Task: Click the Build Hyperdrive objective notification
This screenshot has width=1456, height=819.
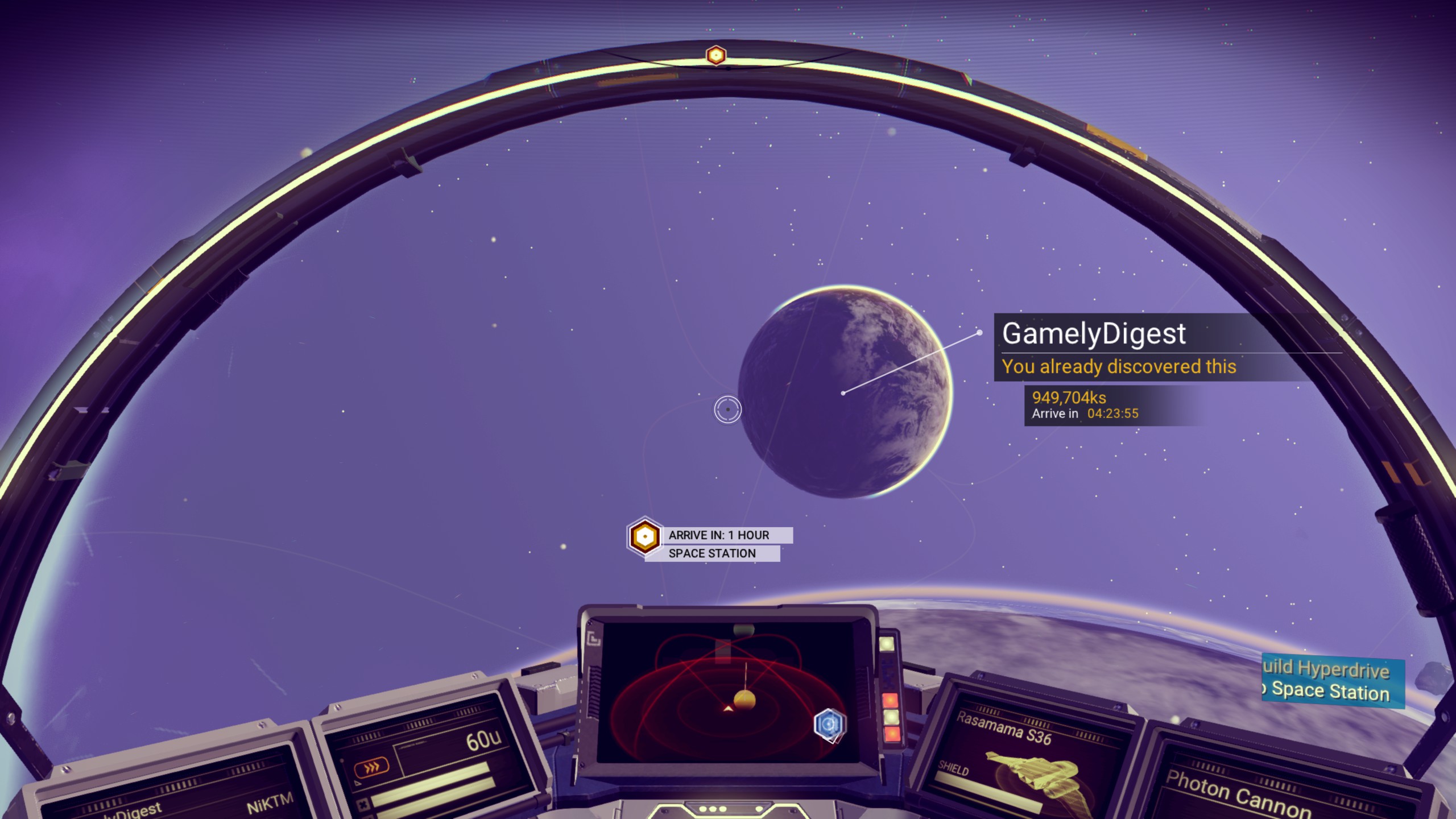Action: [x=1332, y=681]
